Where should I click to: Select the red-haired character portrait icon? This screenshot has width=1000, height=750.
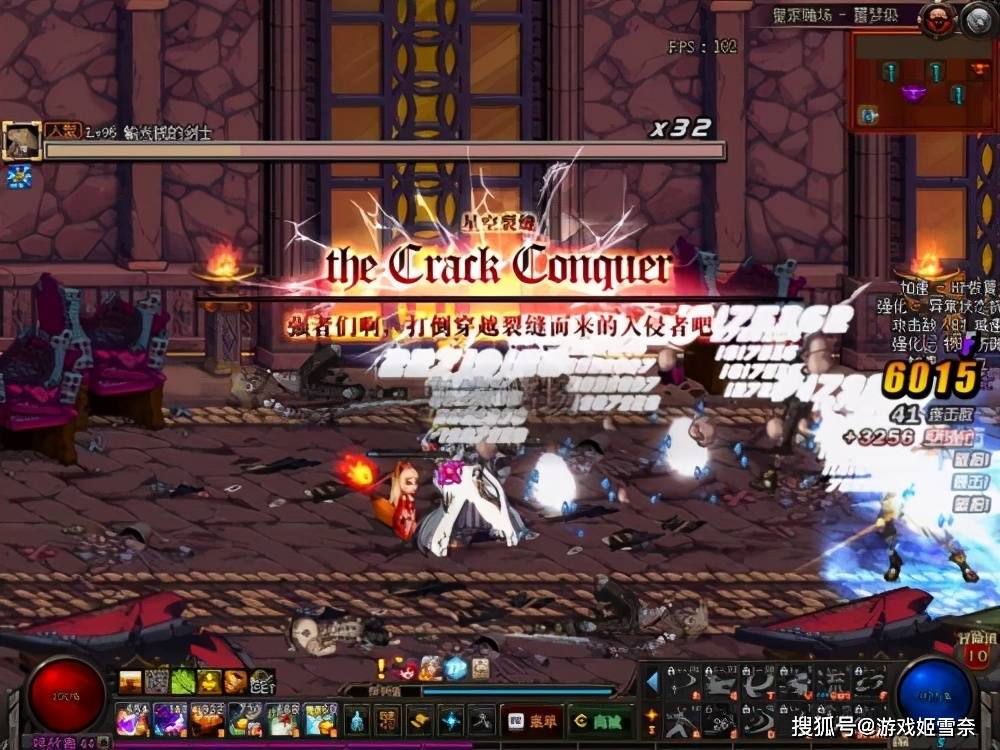point(407,669)
